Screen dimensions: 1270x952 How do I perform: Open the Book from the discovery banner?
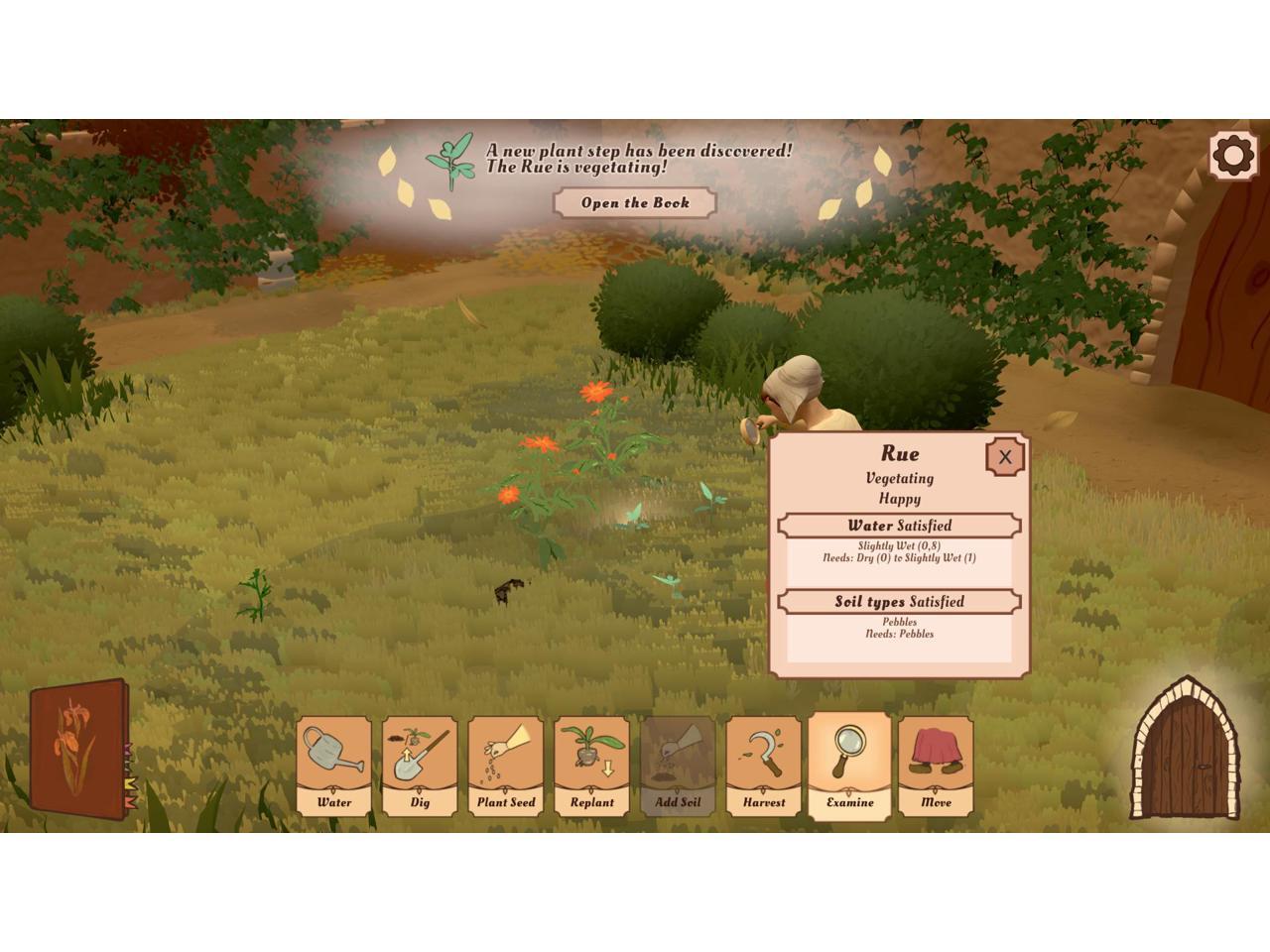pyautogui.click(x=635, y=203)
